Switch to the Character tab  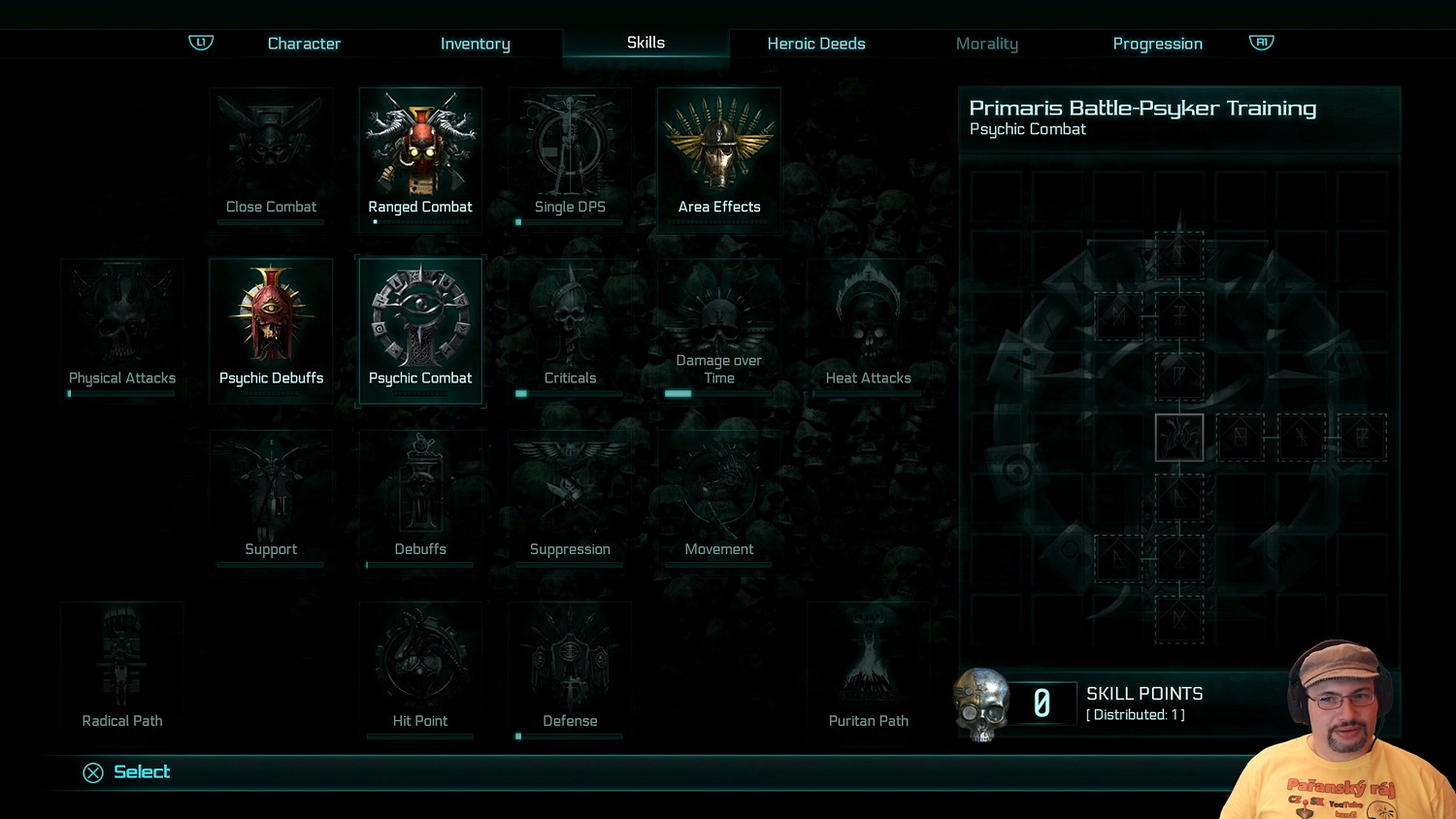click(304, 44)
